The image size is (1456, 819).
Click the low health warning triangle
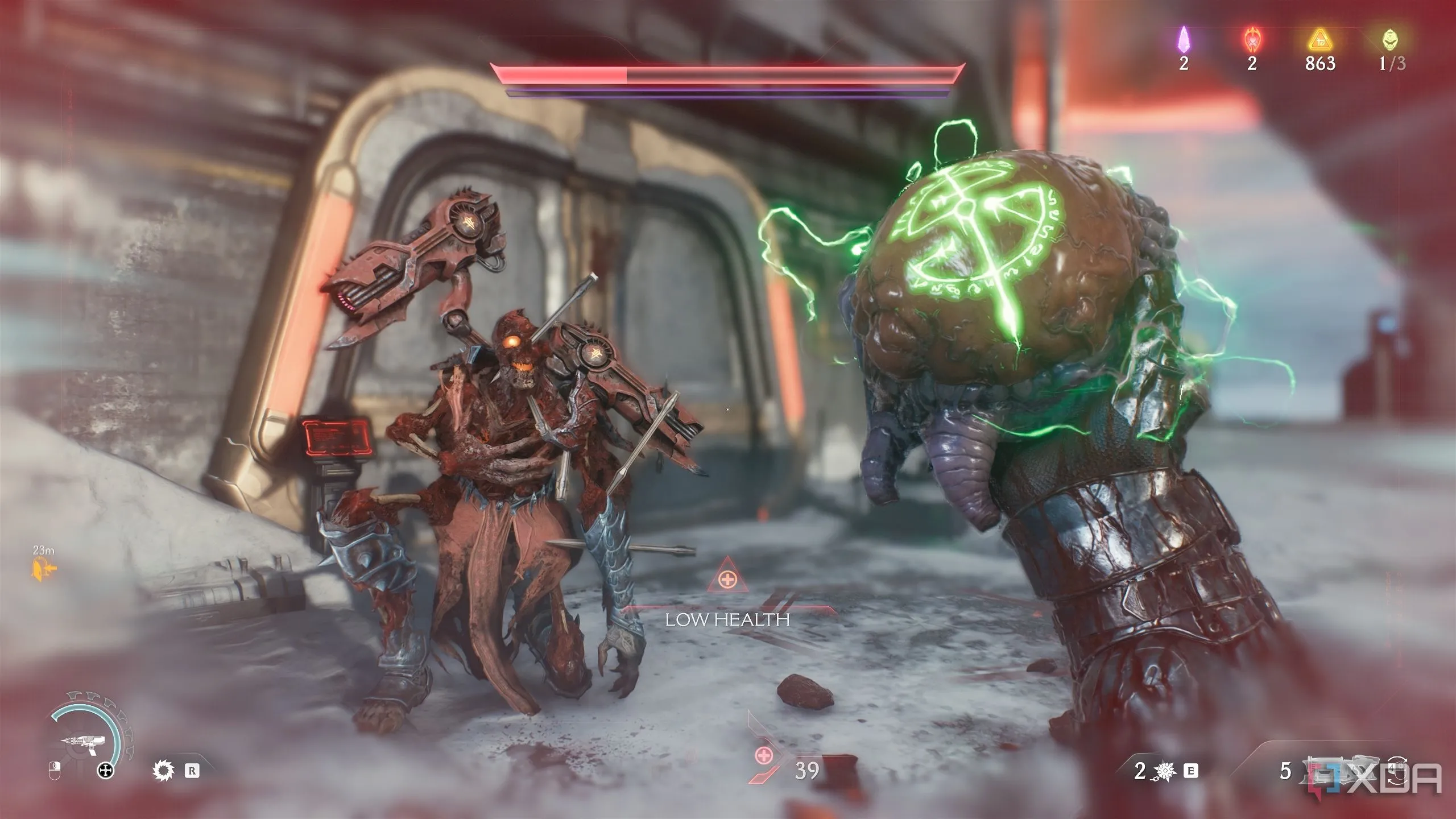[726, 581]
